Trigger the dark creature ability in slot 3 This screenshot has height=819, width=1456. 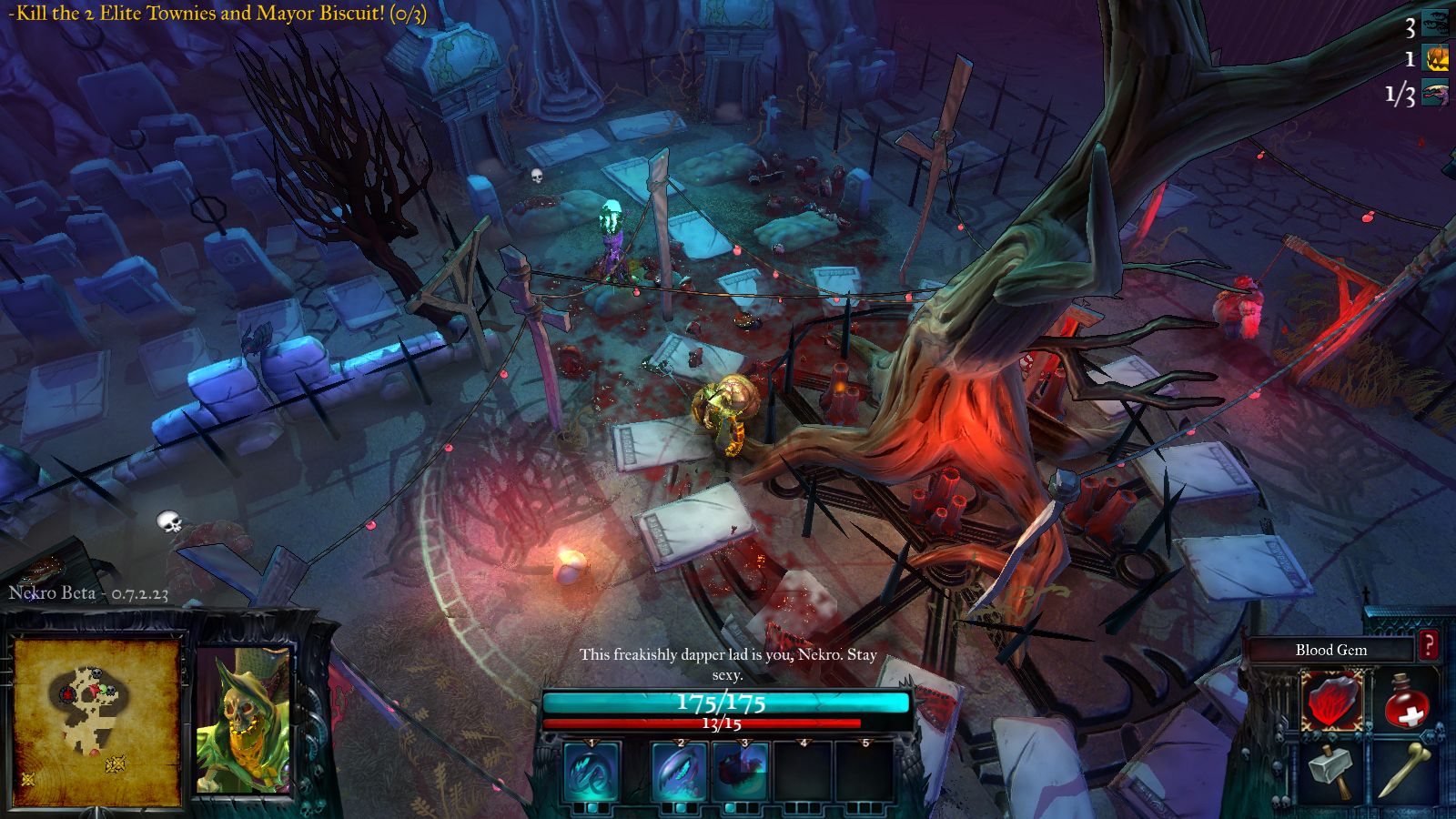pyautogui.click(x=740, y=772)
